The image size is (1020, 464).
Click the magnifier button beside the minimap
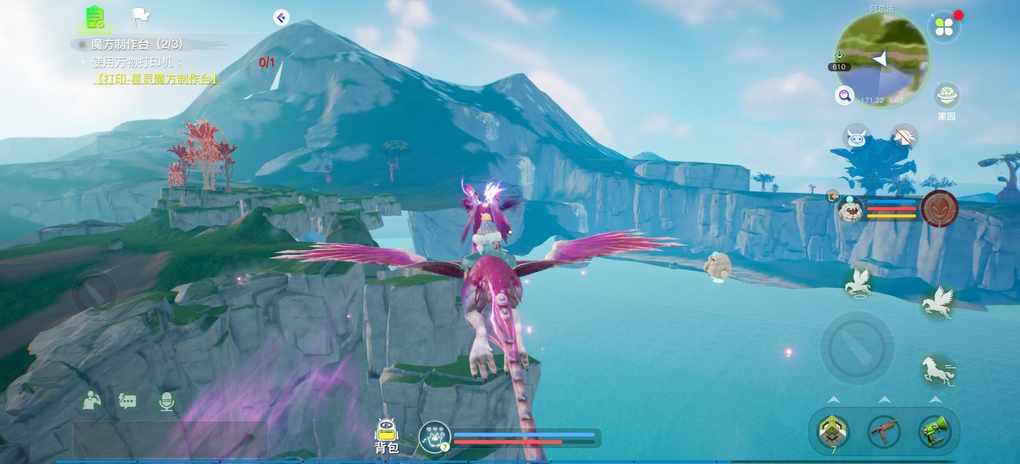pos(845,96)
